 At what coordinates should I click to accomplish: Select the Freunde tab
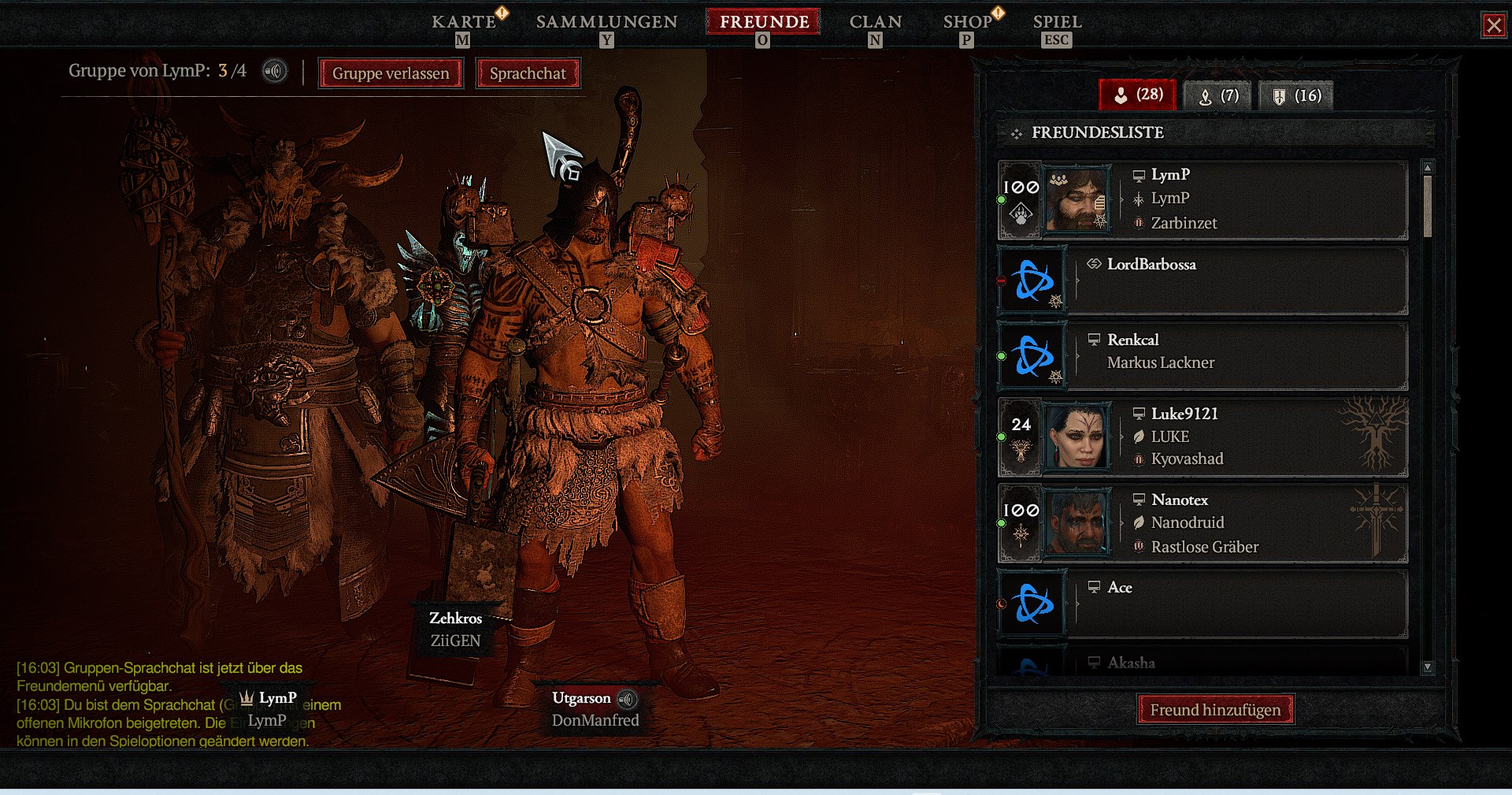click(x=764, y=22)
